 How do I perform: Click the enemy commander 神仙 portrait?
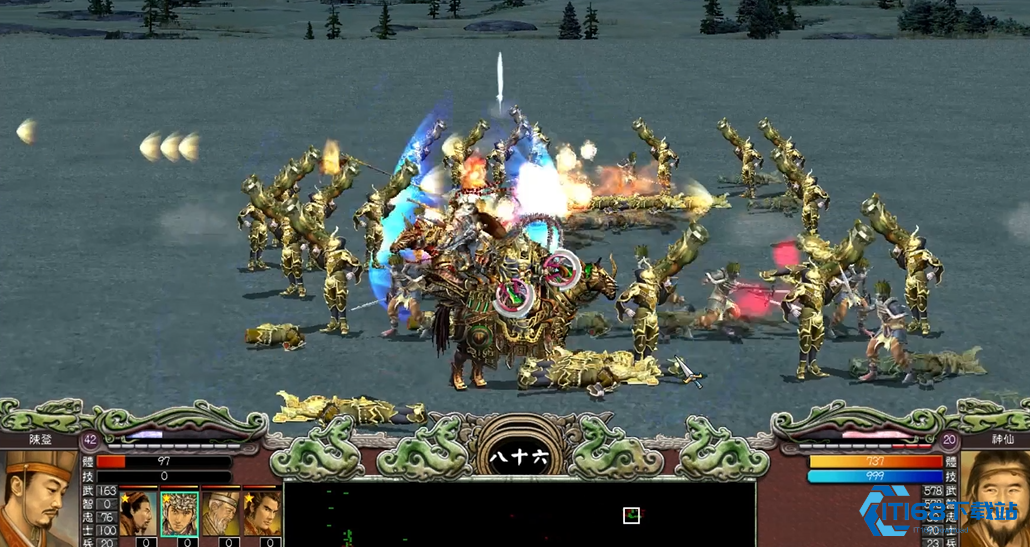tap(993, 500)
